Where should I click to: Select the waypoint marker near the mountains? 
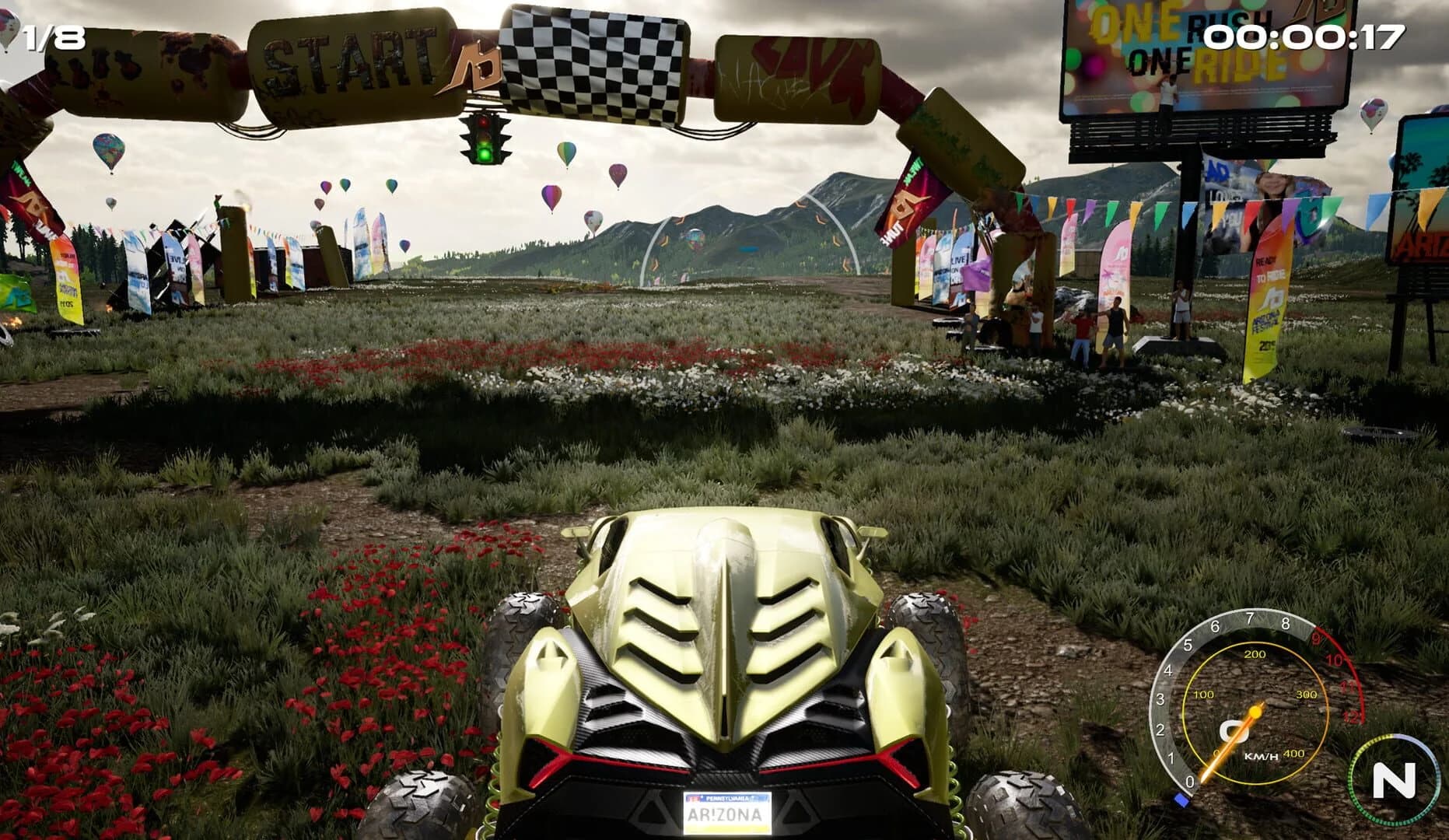tap(749, 249)
